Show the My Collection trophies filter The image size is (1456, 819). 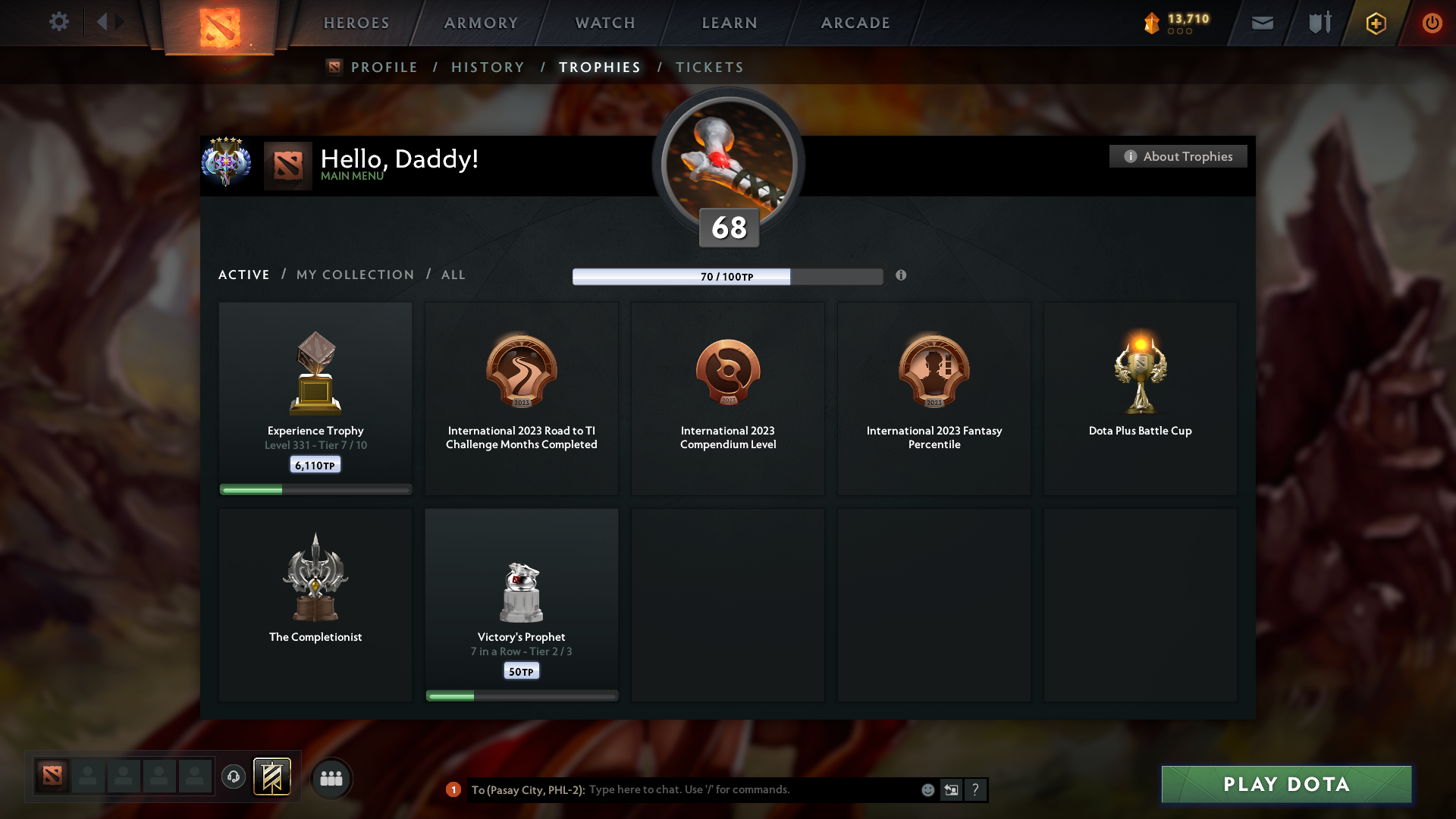click(x=355, y=275)
